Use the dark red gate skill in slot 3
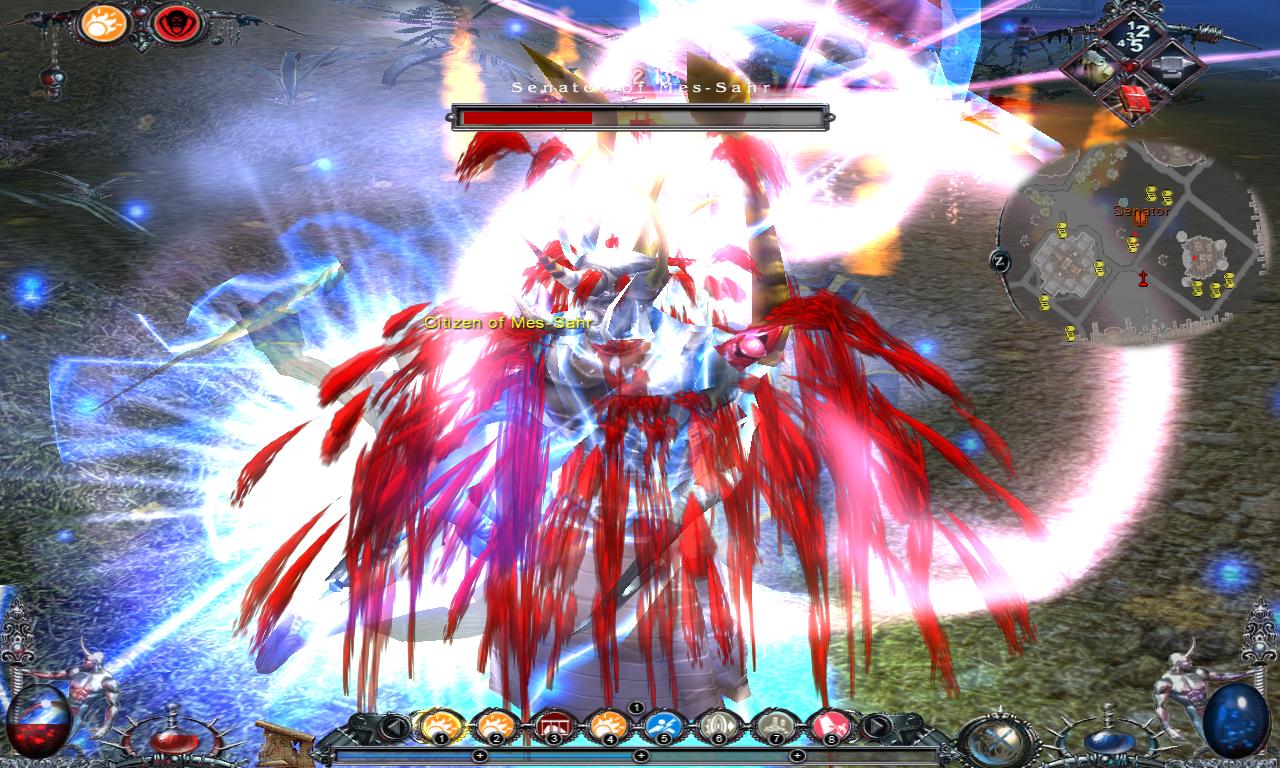The width and height of the screenshot is (1280, 768). click(x=551, y=724)
